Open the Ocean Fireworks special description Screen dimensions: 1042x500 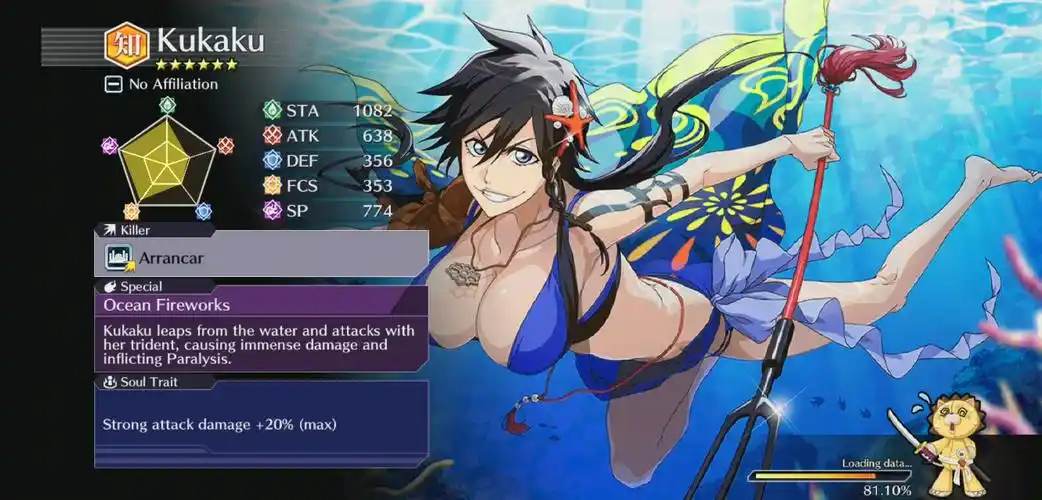click(x=261, y=304)
